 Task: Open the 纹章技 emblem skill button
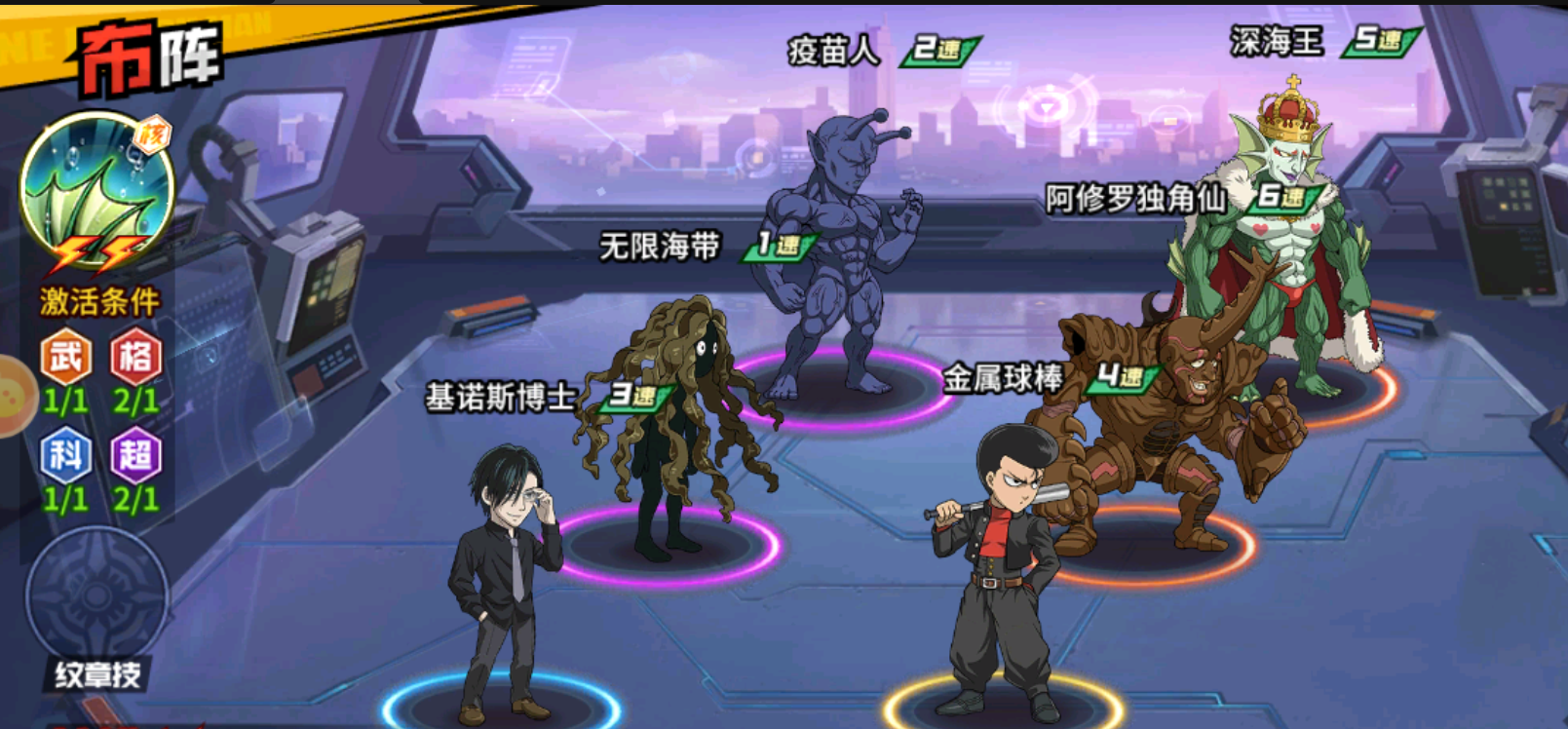coord(97,604)
